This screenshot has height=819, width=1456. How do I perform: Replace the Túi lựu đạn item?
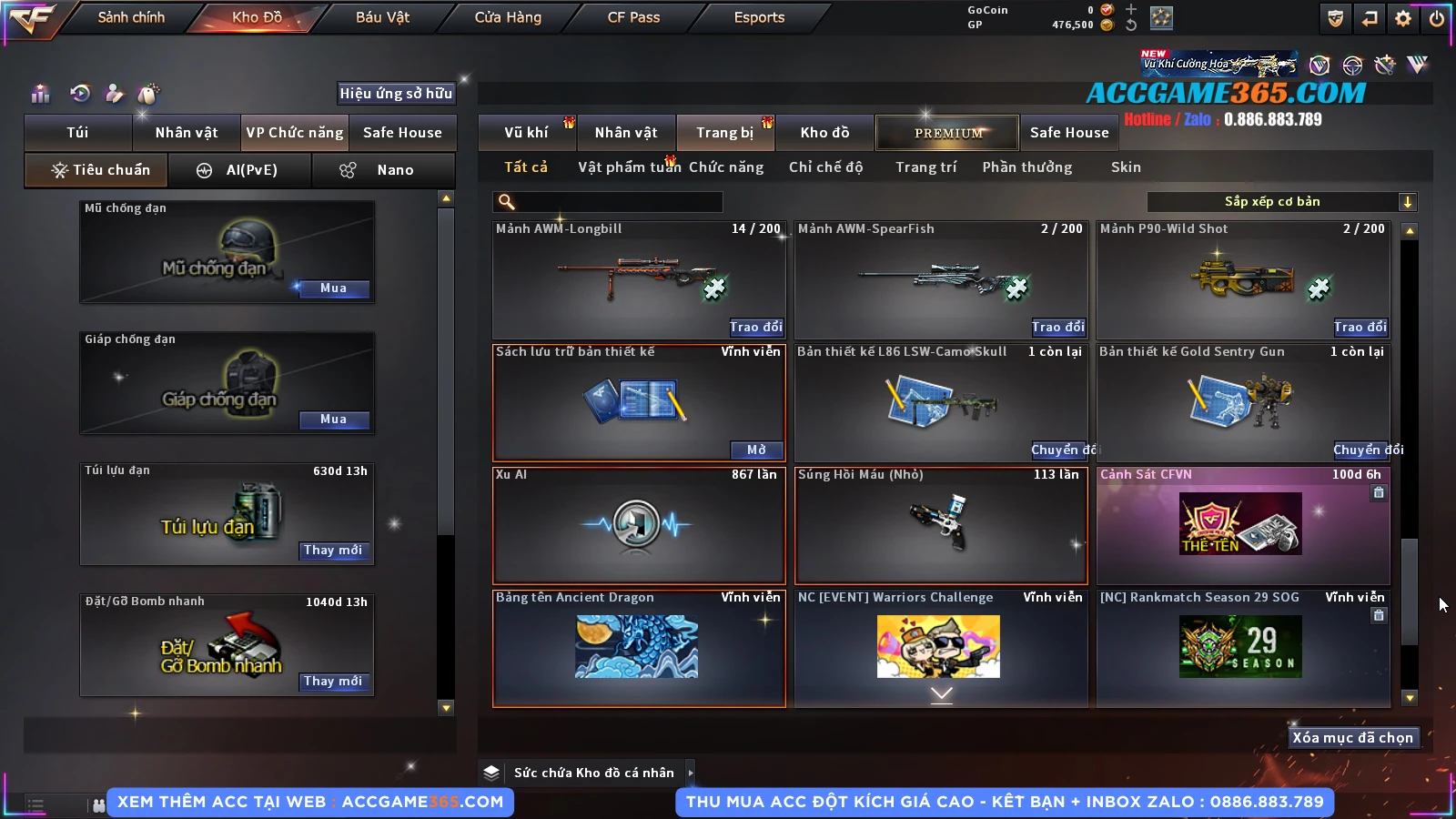click(333, 551)
